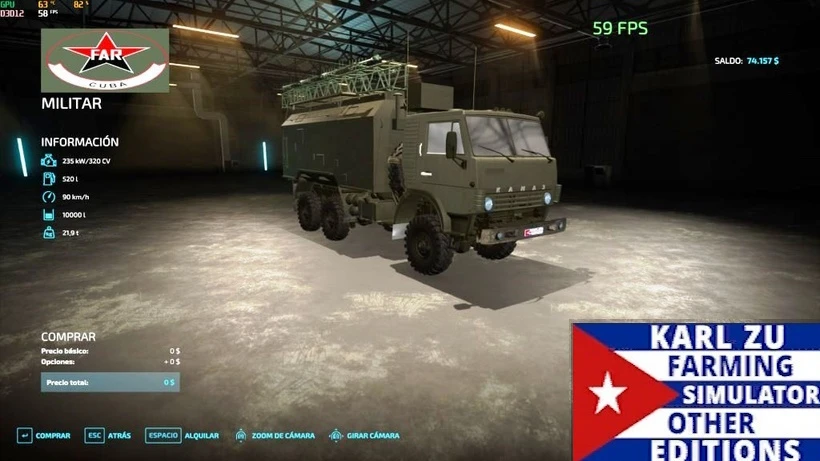Image resolution: width=820 pixels, height=461 pixels.
Task: Confirm the purchase with the COMPRAR button
Action: (44, 435)
